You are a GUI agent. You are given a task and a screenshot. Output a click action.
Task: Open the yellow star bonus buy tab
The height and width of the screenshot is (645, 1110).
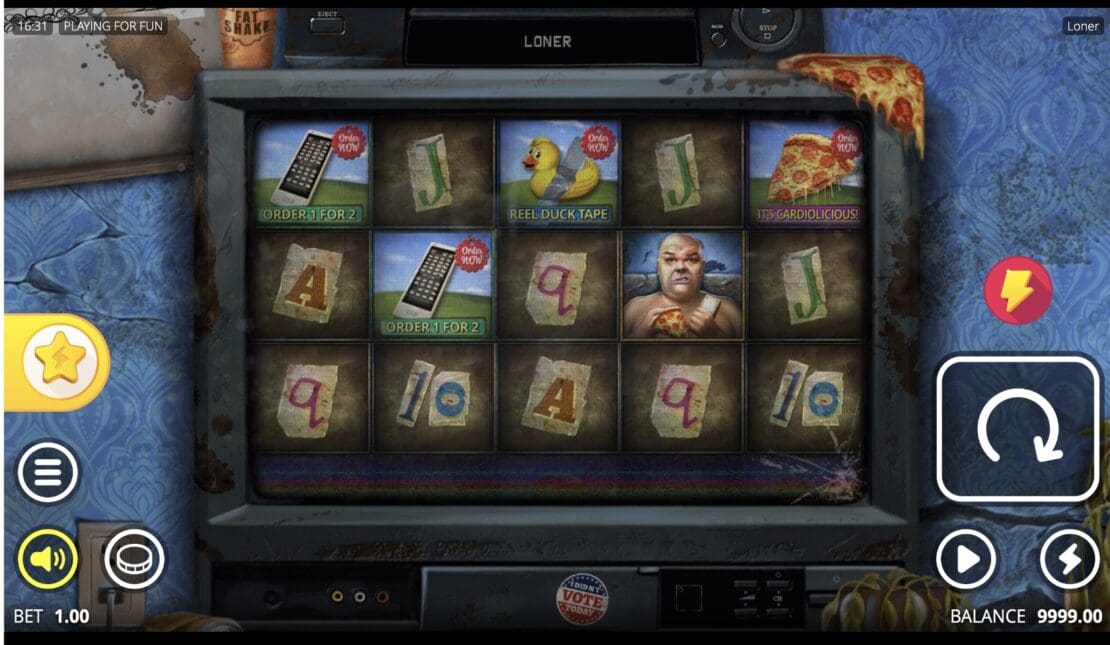coord(59,362)
